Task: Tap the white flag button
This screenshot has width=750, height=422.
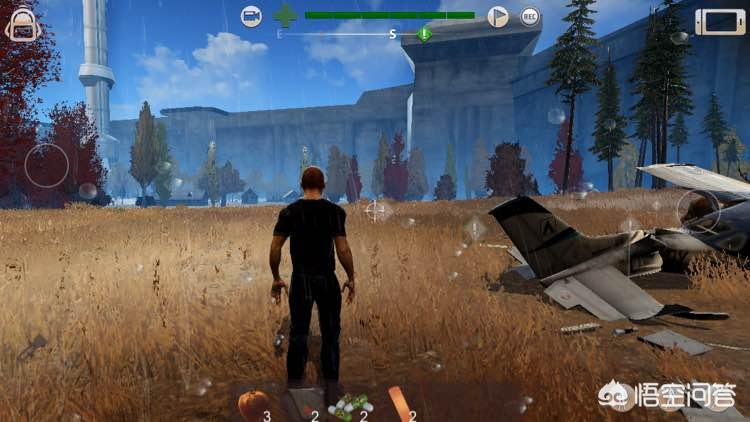Action: (x=497, y=16)
